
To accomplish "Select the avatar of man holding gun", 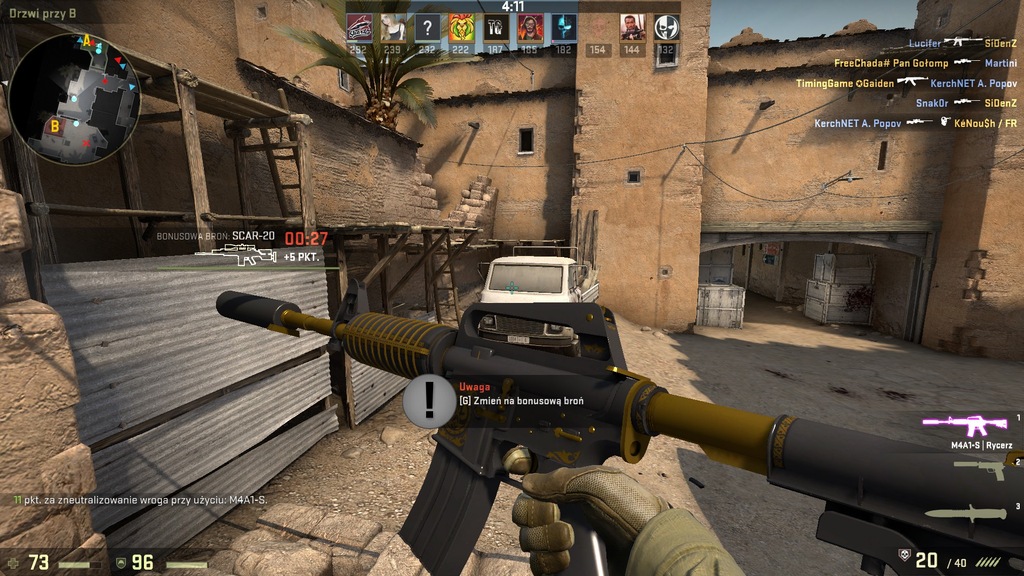I will click(632, 27).
